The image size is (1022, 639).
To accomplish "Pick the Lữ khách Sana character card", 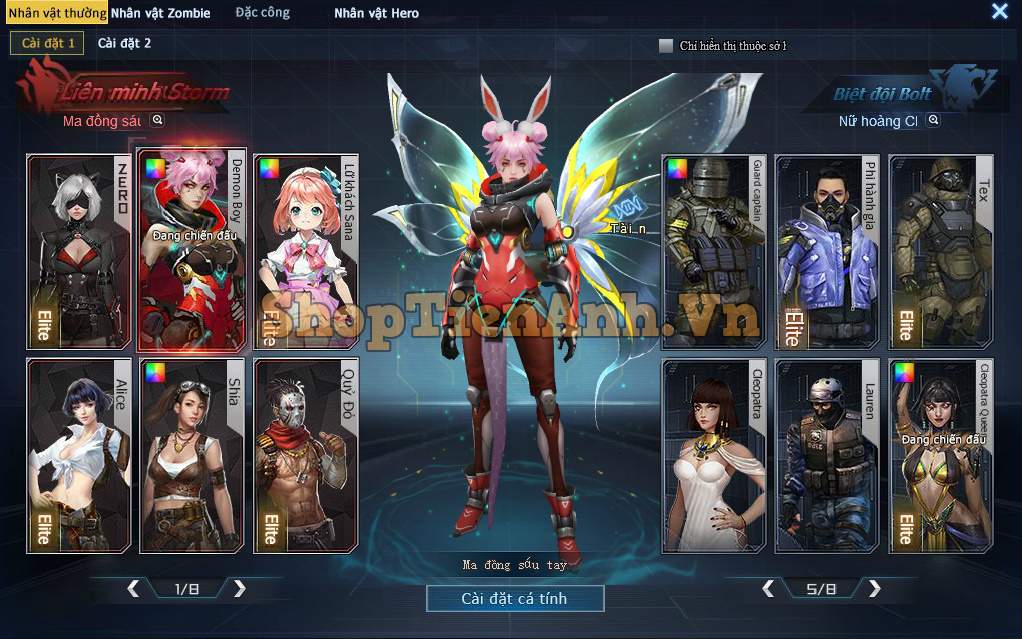I will coord(305,252).
